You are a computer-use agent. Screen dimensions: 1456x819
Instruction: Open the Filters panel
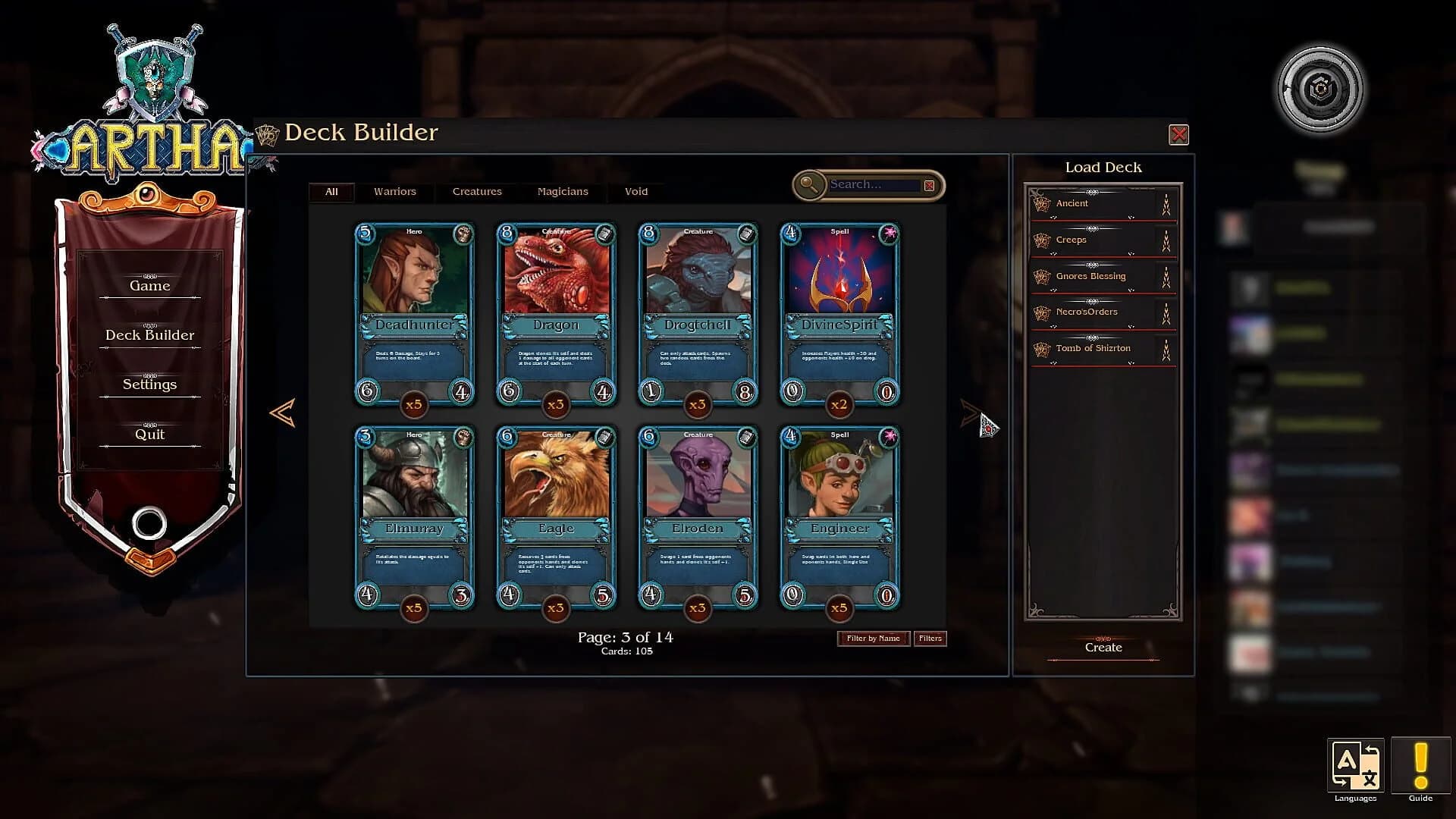[930, 638]
